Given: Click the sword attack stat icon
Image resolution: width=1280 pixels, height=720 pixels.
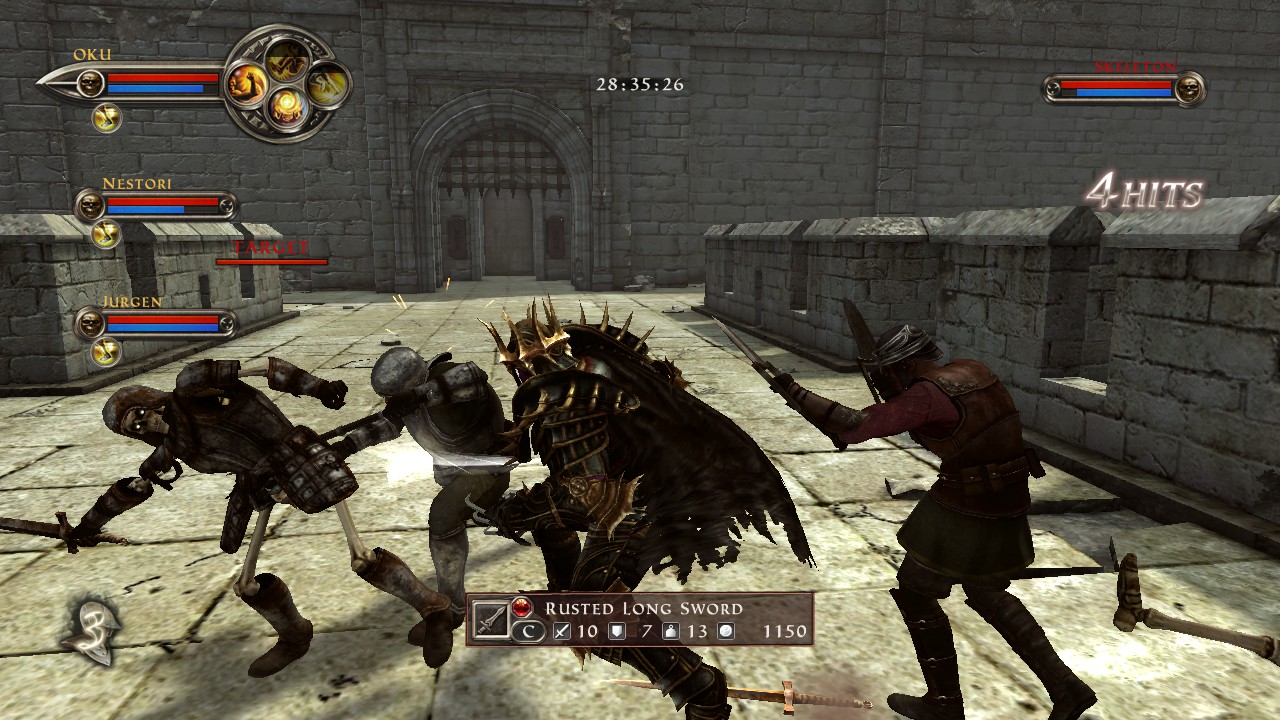Looking at the screenshot, I should [x=563, y=632].
